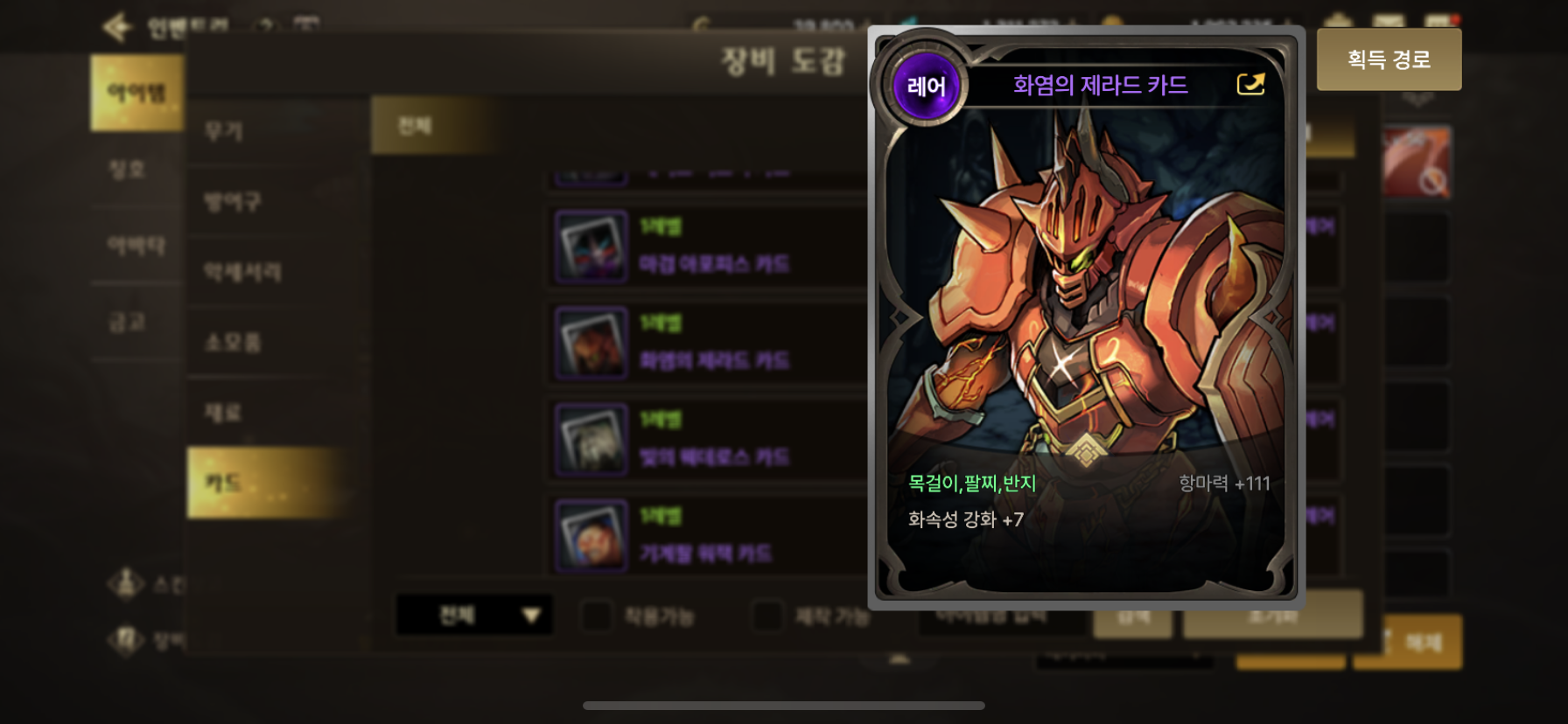Toggle the 착용가능 checkbox

[x=597, y=616]
